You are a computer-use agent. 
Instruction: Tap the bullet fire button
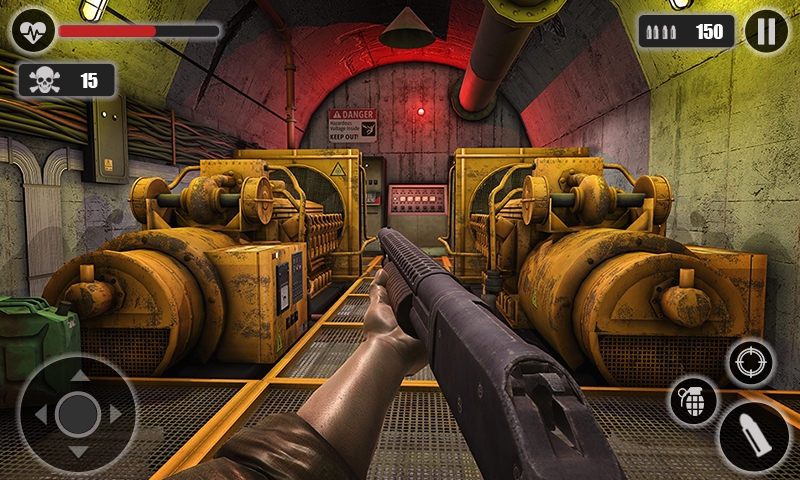pos(753,437)
